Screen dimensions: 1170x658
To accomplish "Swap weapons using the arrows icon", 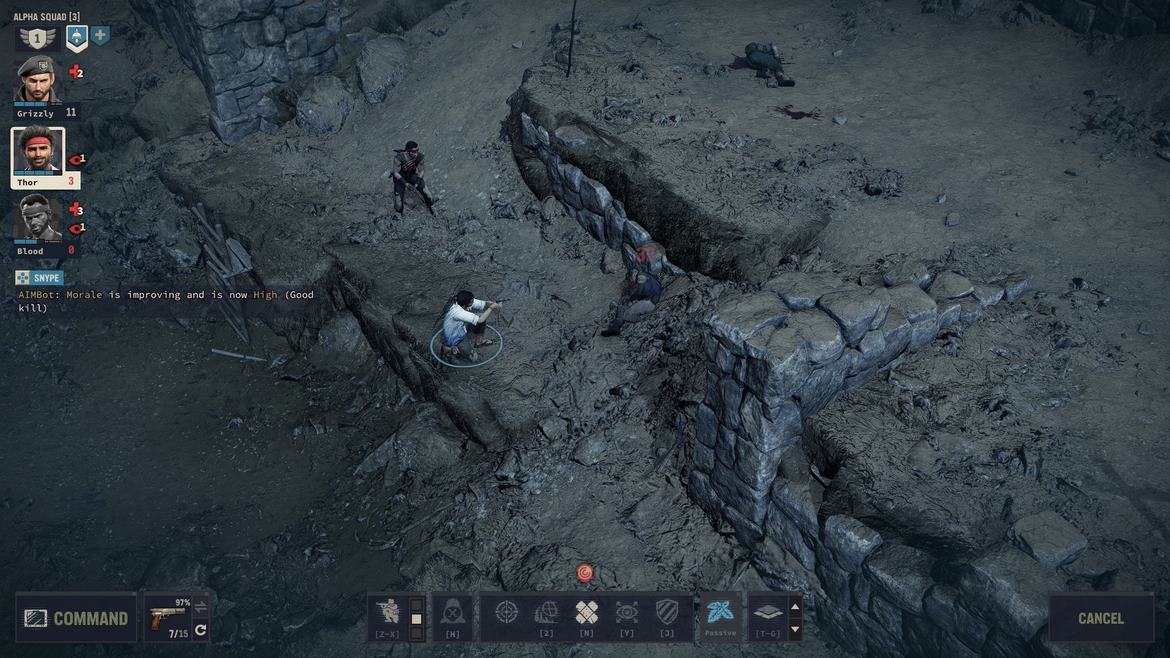I will pos(201,606).
